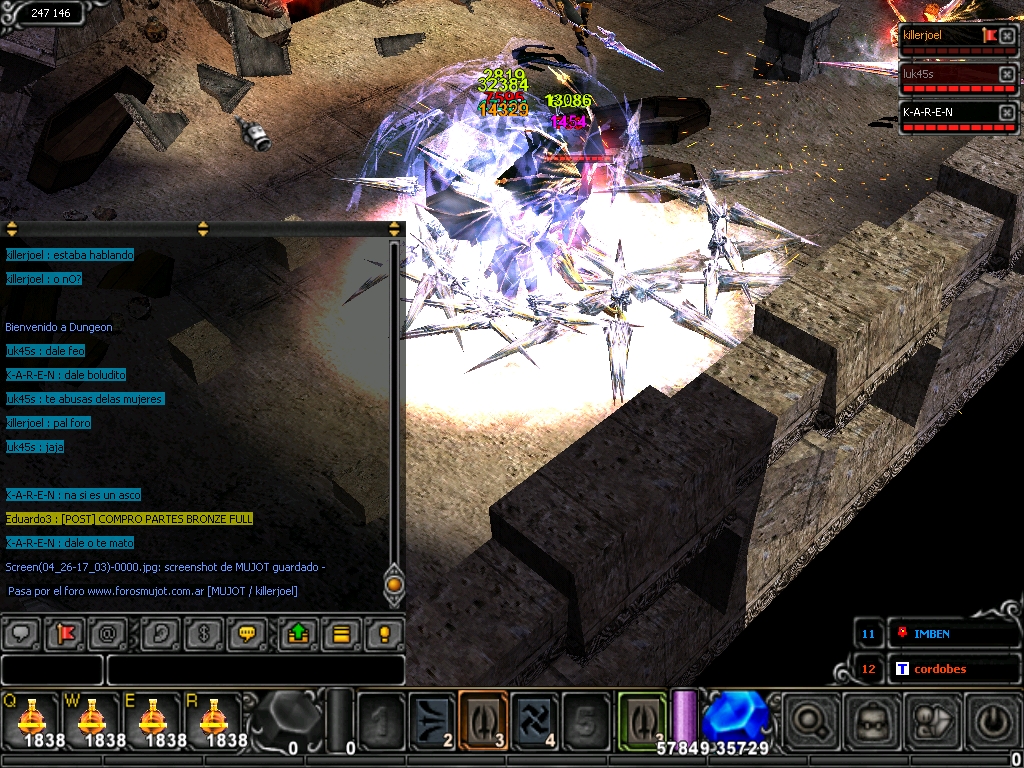This screenshot has width=1024, height=768.
Task: Close the K-A-R-E-N party entry
Action: click(1007, 113)
